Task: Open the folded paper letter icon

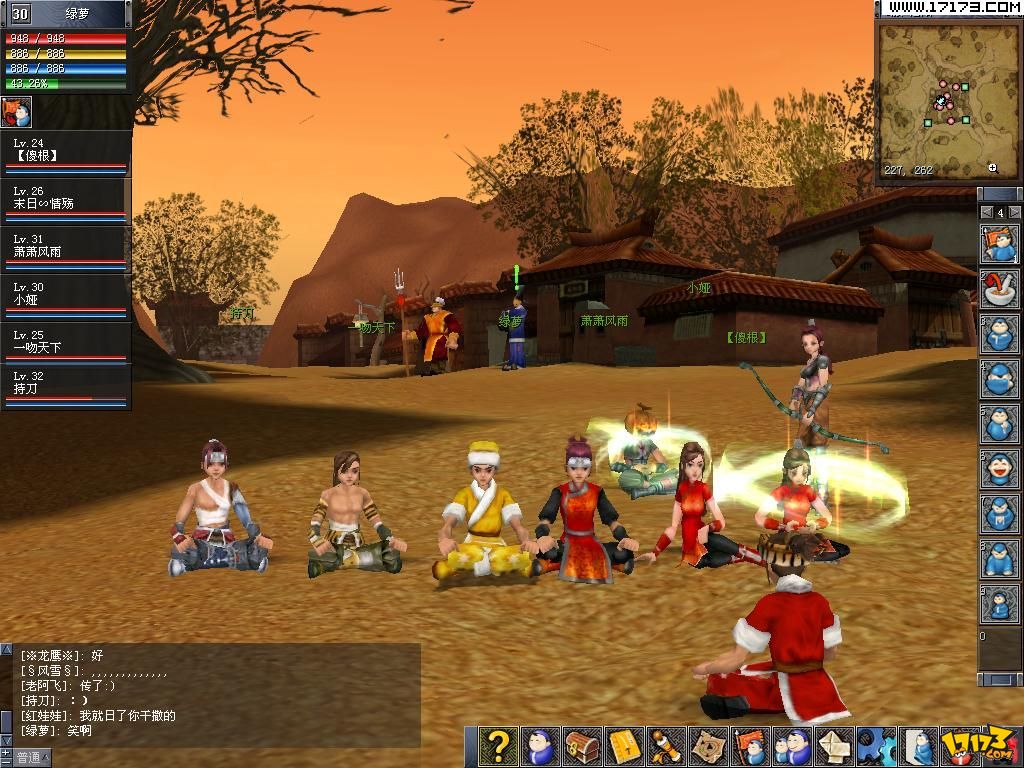Action: (834, 746)
